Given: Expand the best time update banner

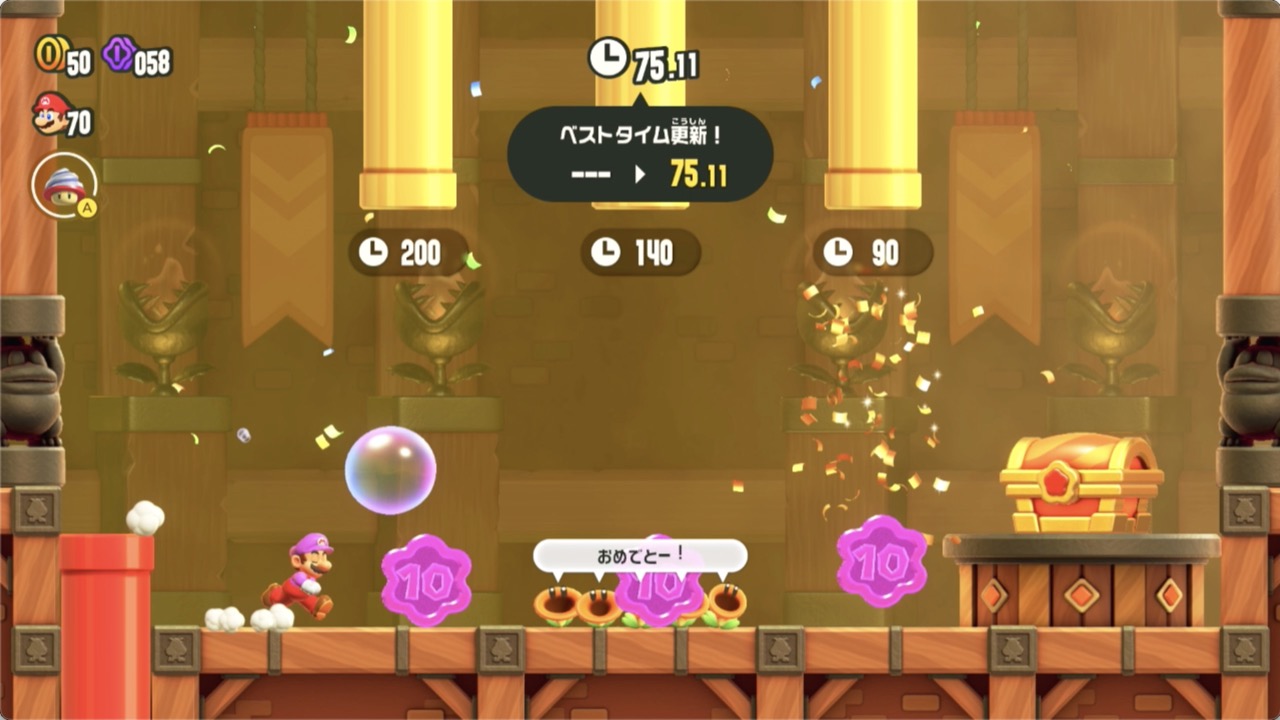Looking at the screenshot, I should tap(640, 155).
